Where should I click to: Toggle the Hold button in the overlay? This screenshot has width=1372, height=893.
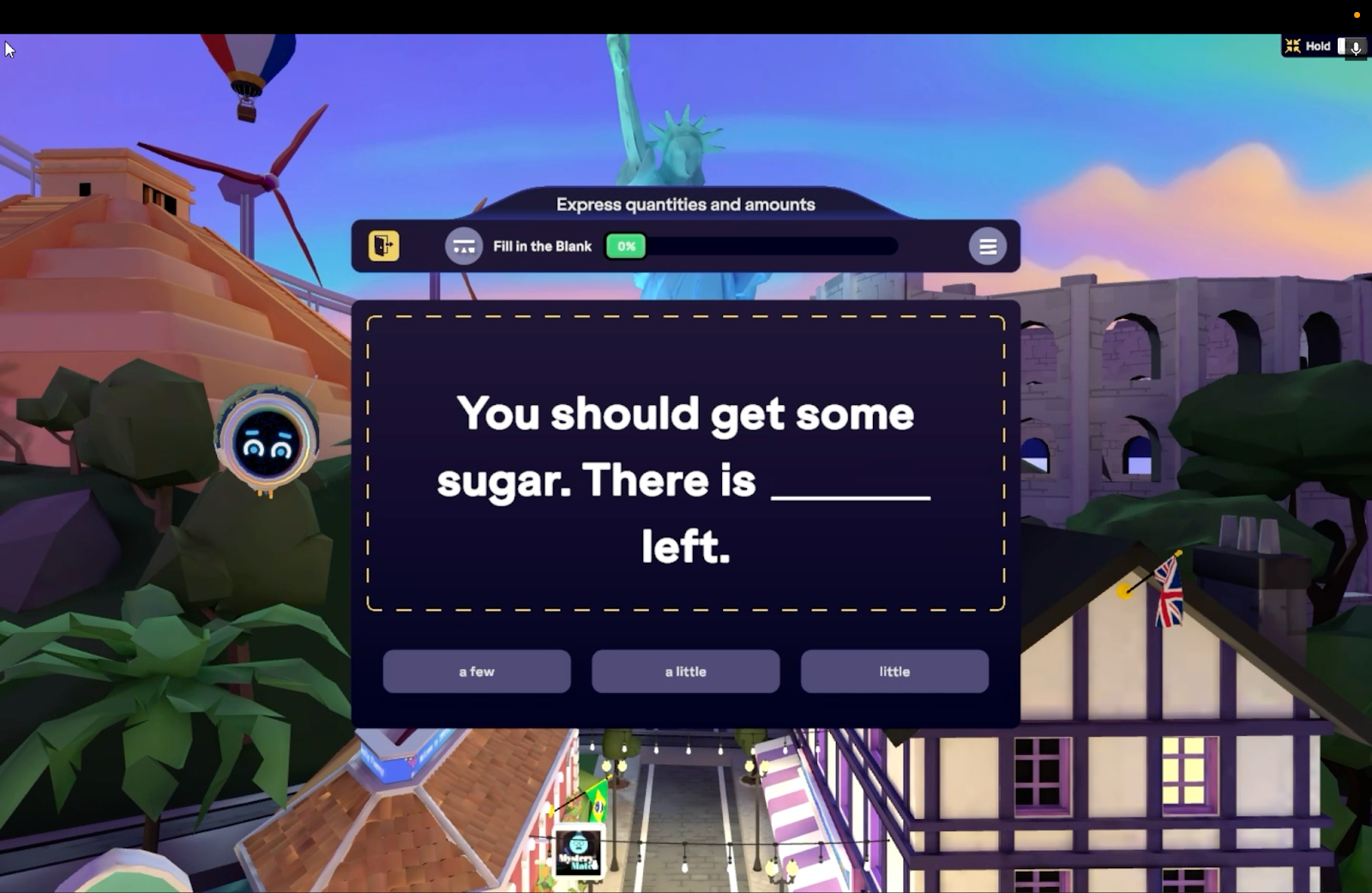click(1309, 46)
